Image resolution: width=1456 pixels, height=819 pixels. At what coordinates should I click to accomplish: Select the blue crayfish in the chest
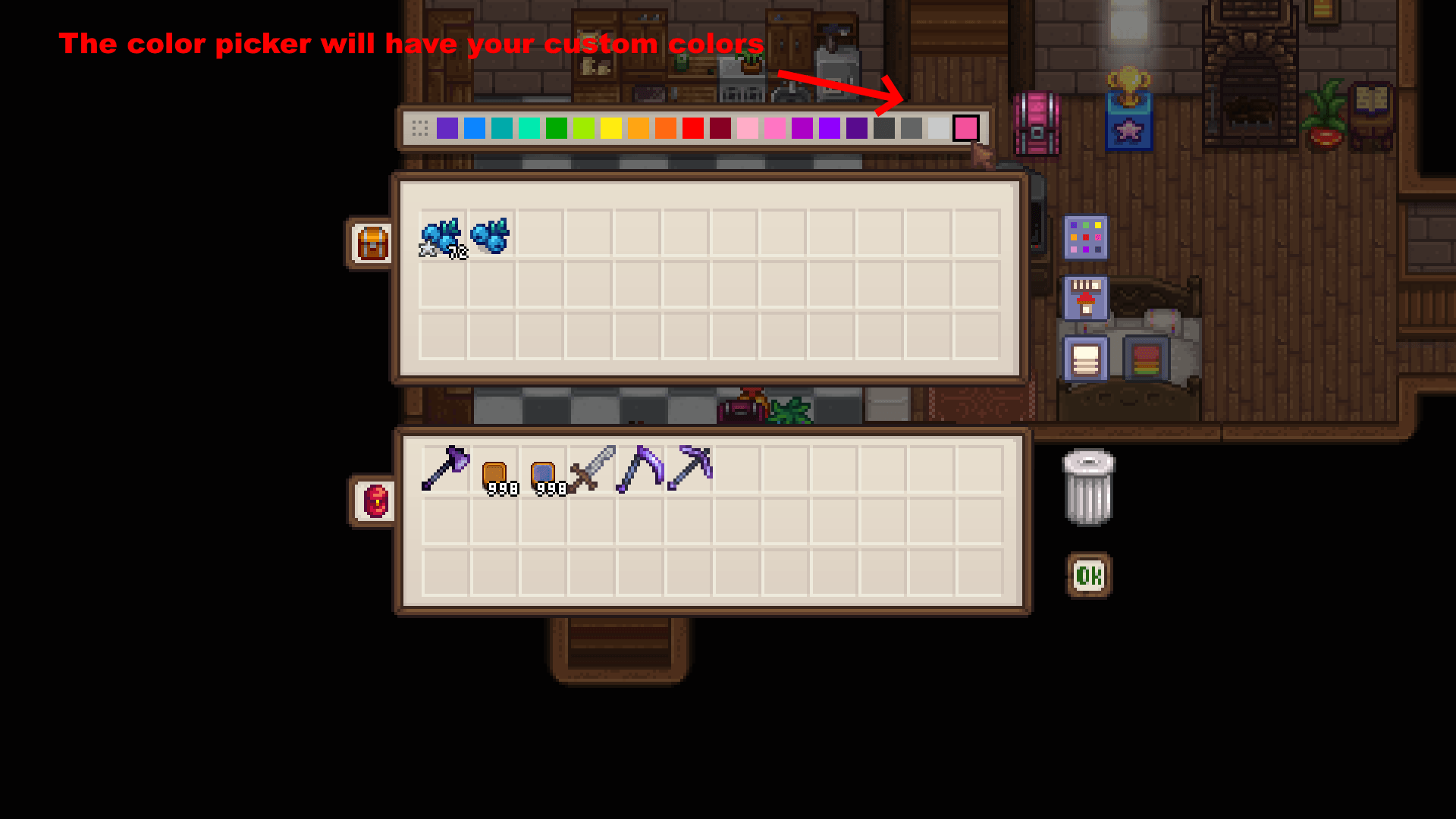442,237
